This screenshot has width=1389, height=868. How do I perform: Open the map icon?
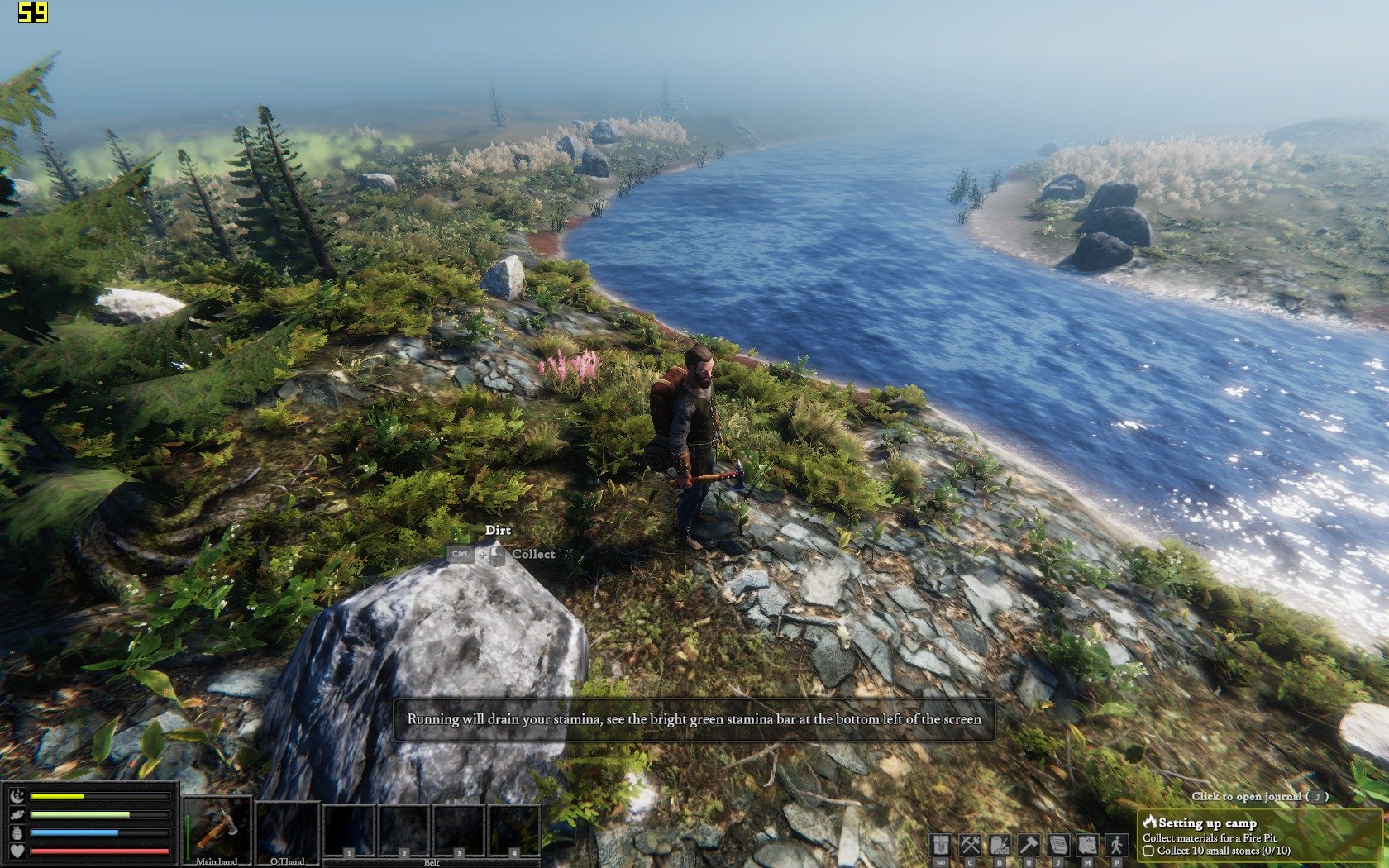1087,845
